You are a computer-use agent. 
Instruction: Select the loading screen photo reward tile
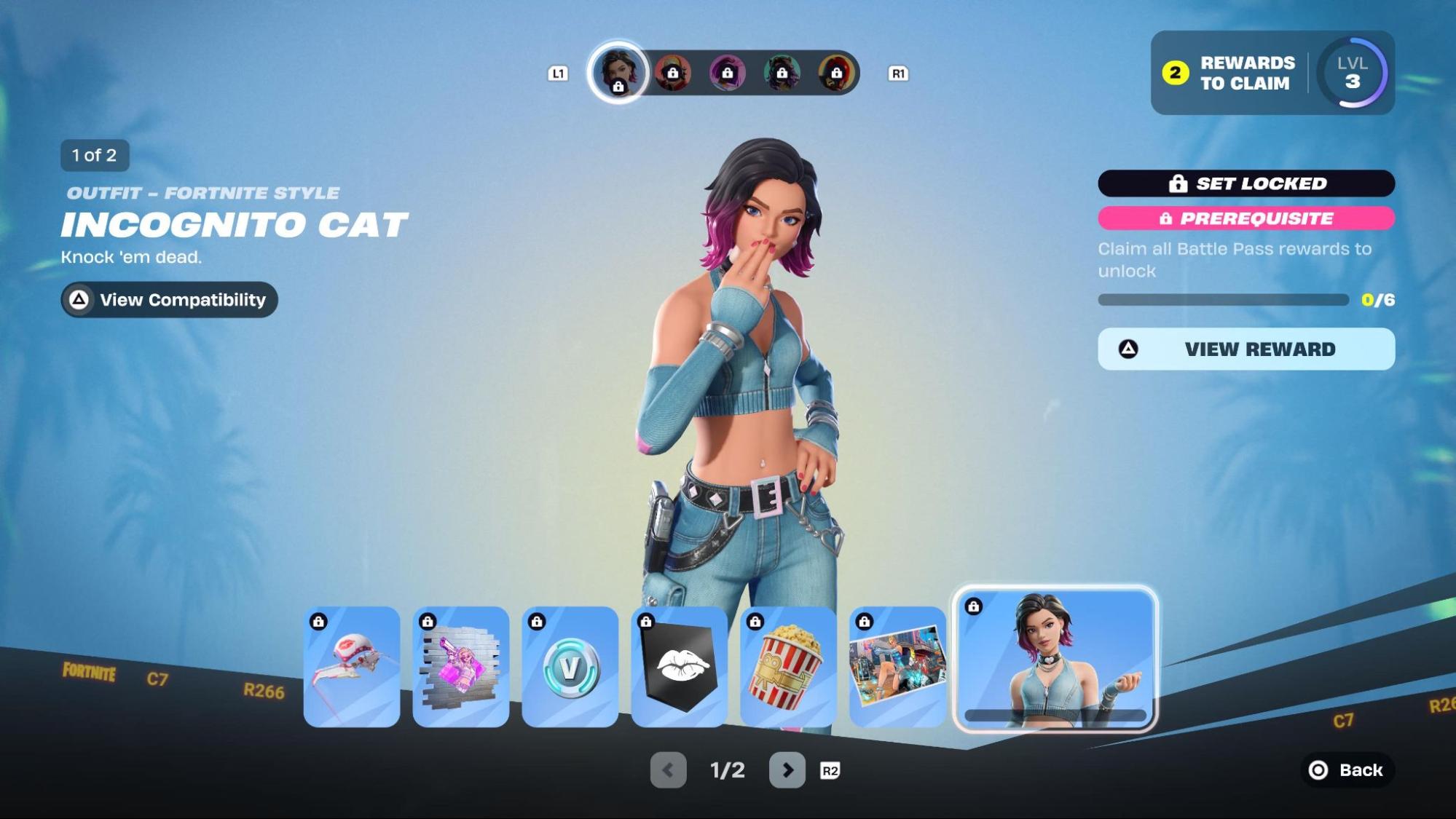click(898, 667)
